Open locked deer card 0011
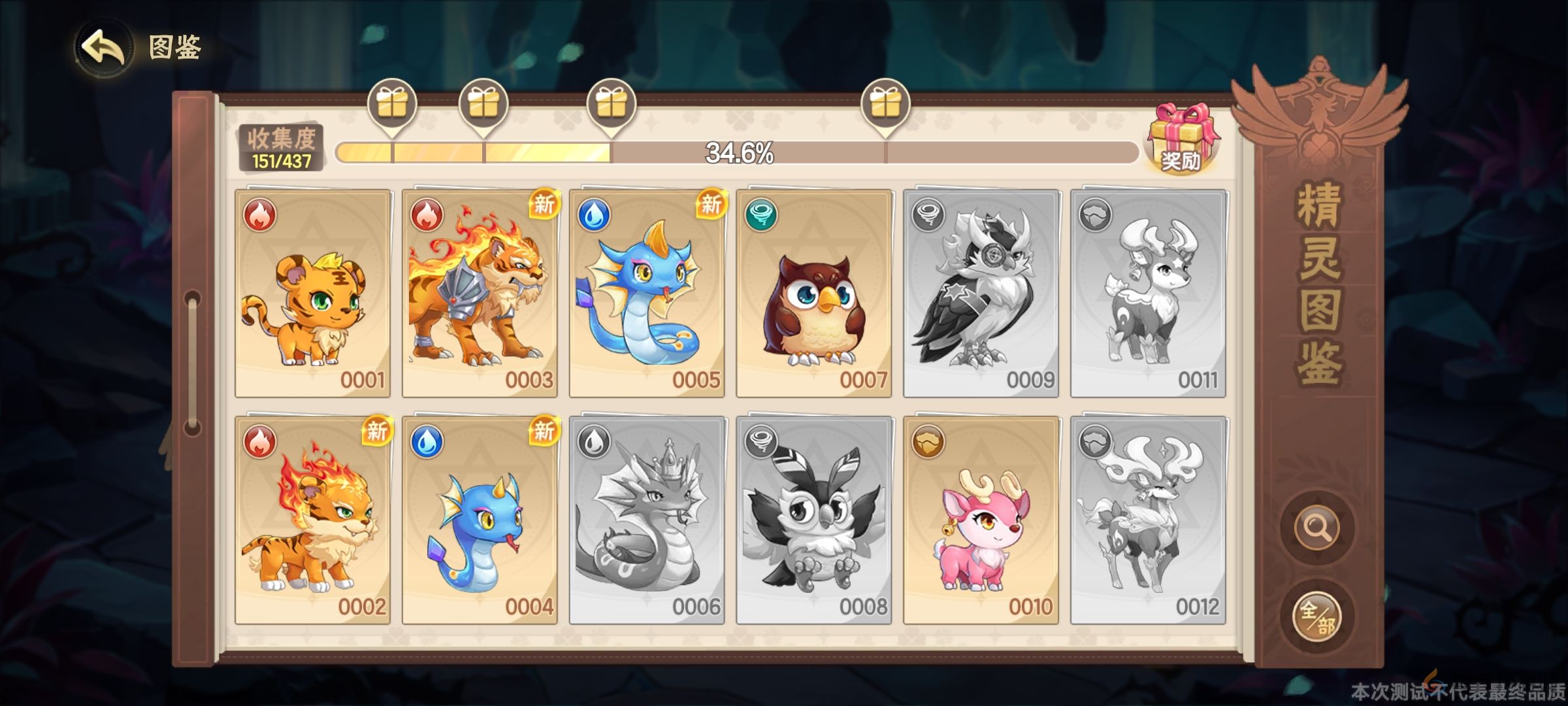 [x=1148, y=294]
